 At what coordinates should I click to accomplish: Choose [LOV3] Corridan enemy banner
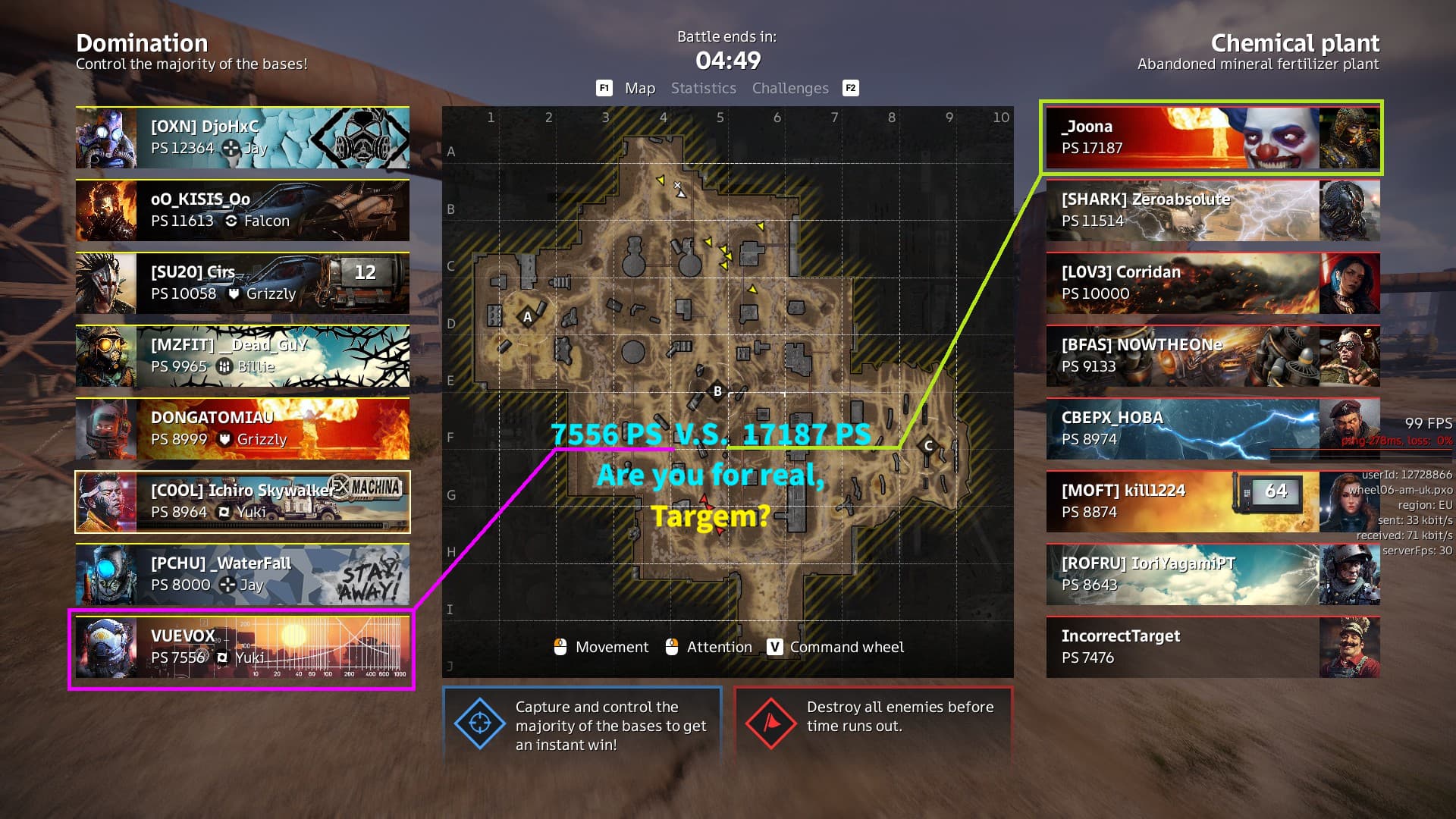(x=1212, y=283)
